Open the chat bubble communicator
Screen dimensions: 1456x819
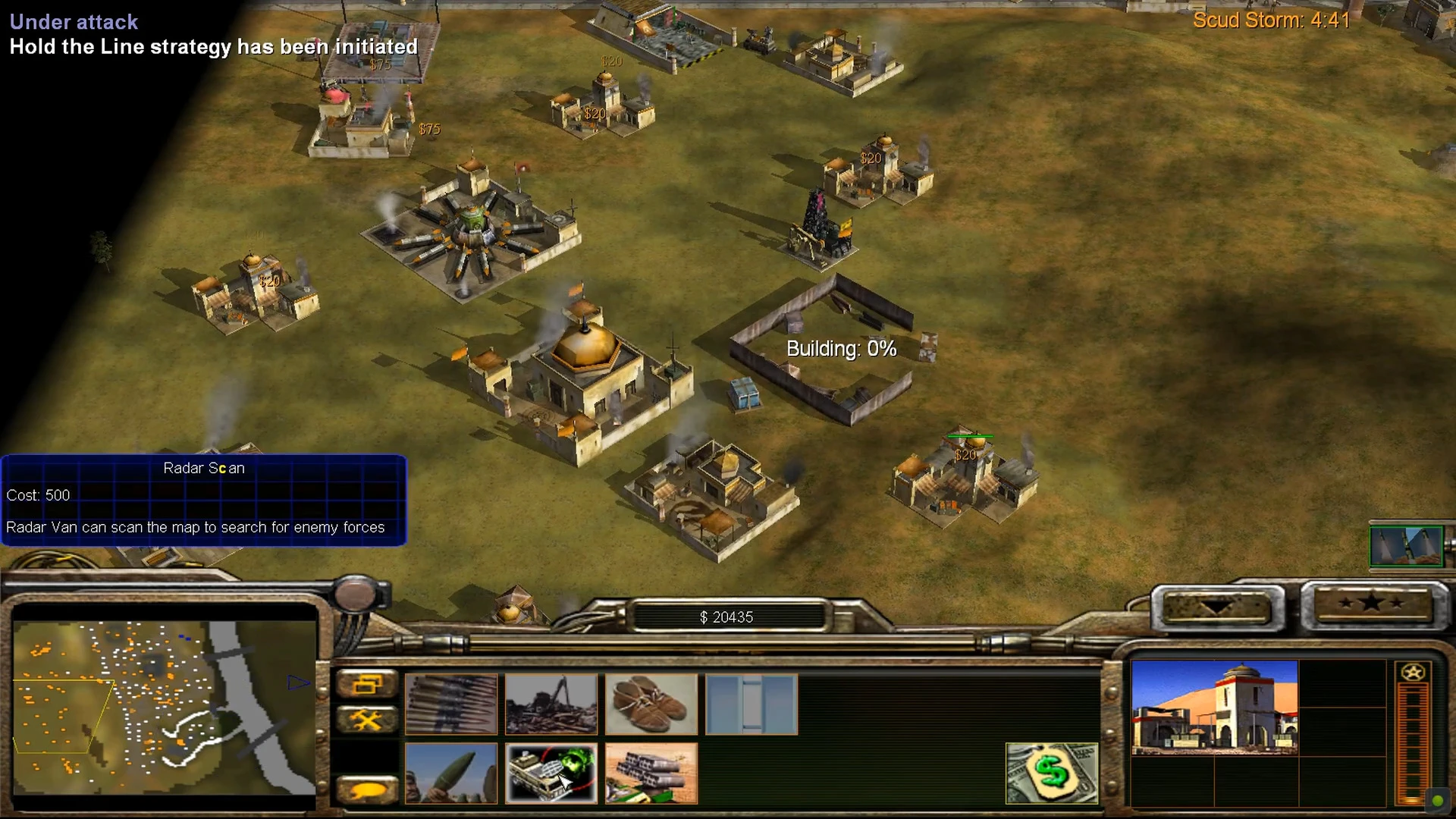(368, 789)
